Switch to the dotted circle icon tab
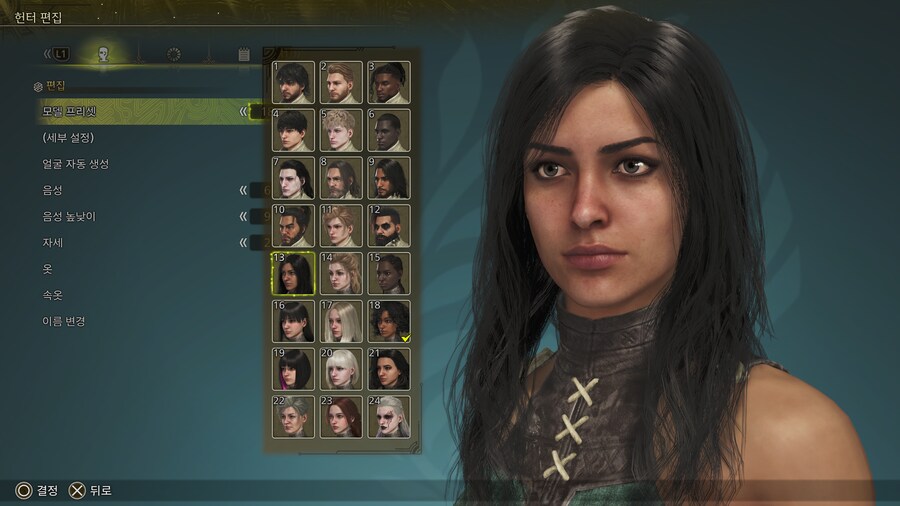Viewport: 900px width, 506px height. pyautogui.click(x=173, y=54)
